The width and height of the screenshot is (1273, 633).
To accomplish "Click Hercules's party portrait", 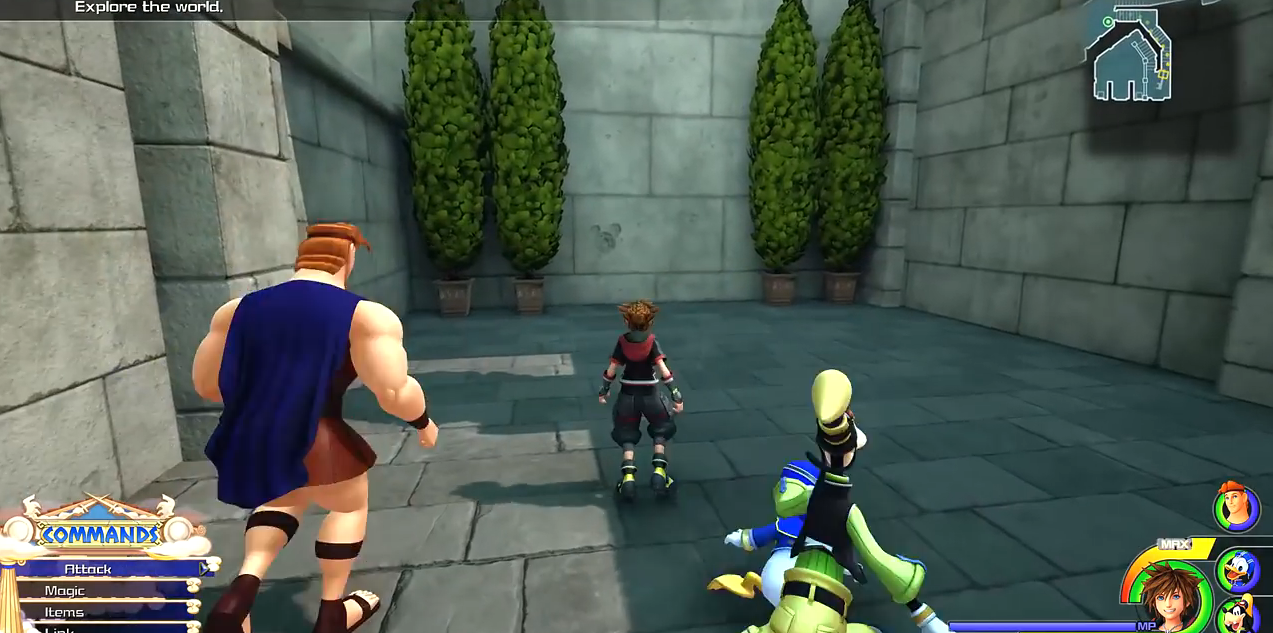I will [x=1236, y=508].
